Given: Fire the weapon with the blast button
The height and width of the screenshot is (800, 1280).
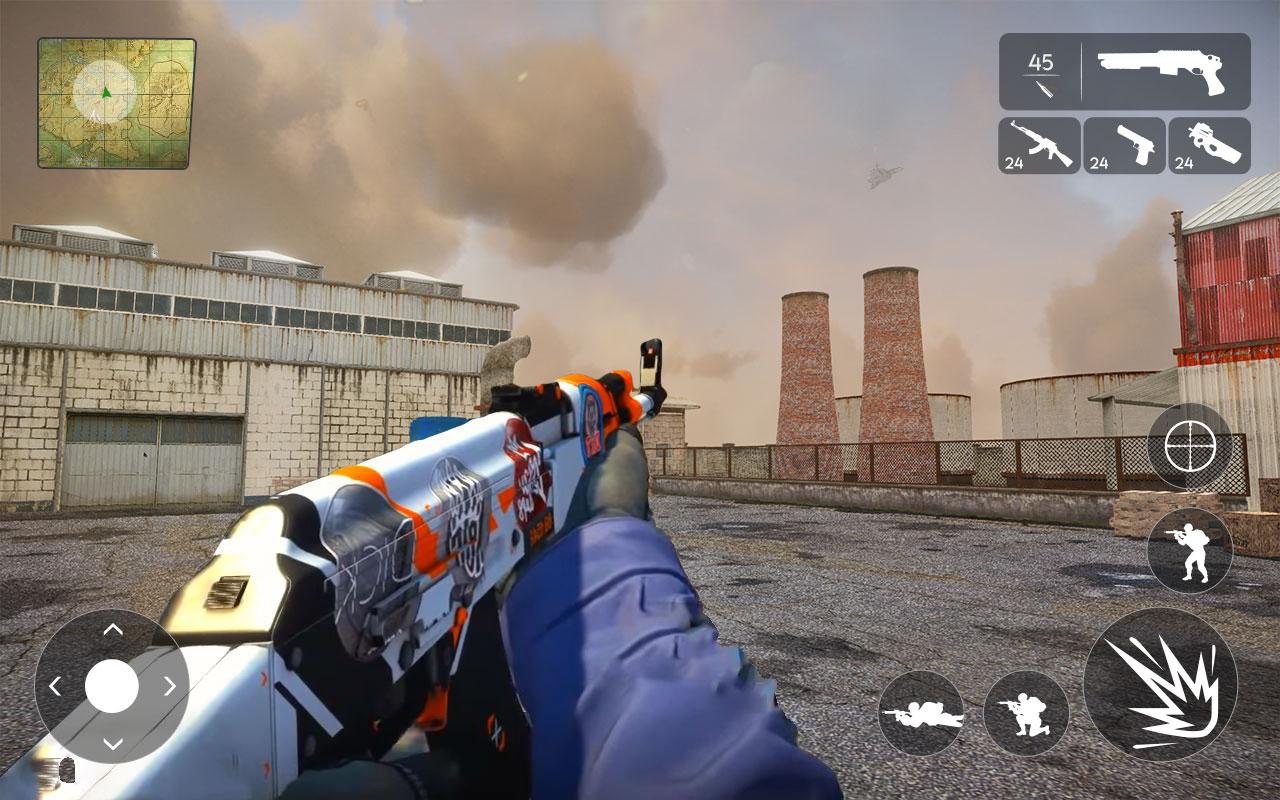Looking at the screenshot, I should coord(1160,685).
